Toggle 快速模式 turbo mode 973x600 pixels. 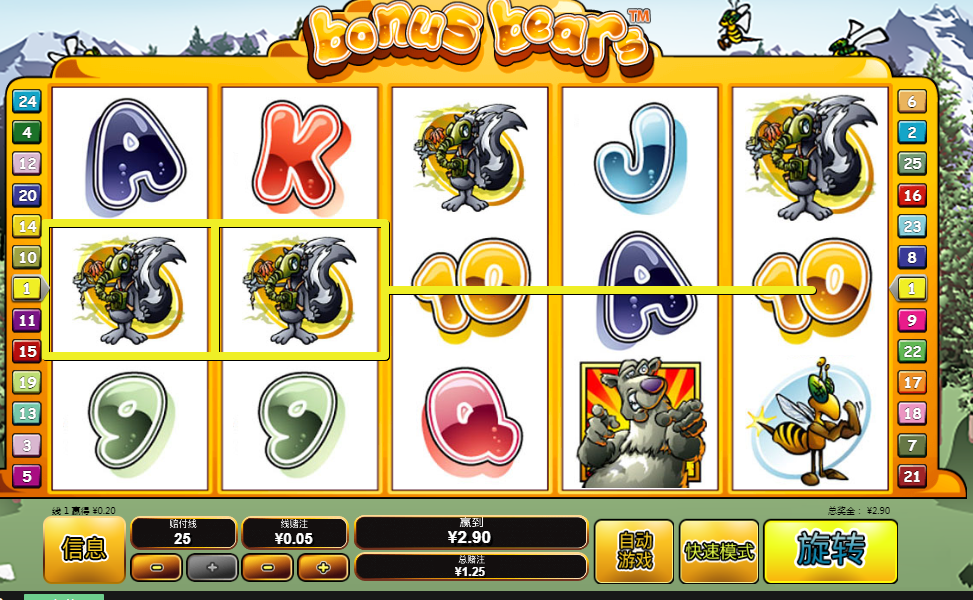(x=719, y=551)
